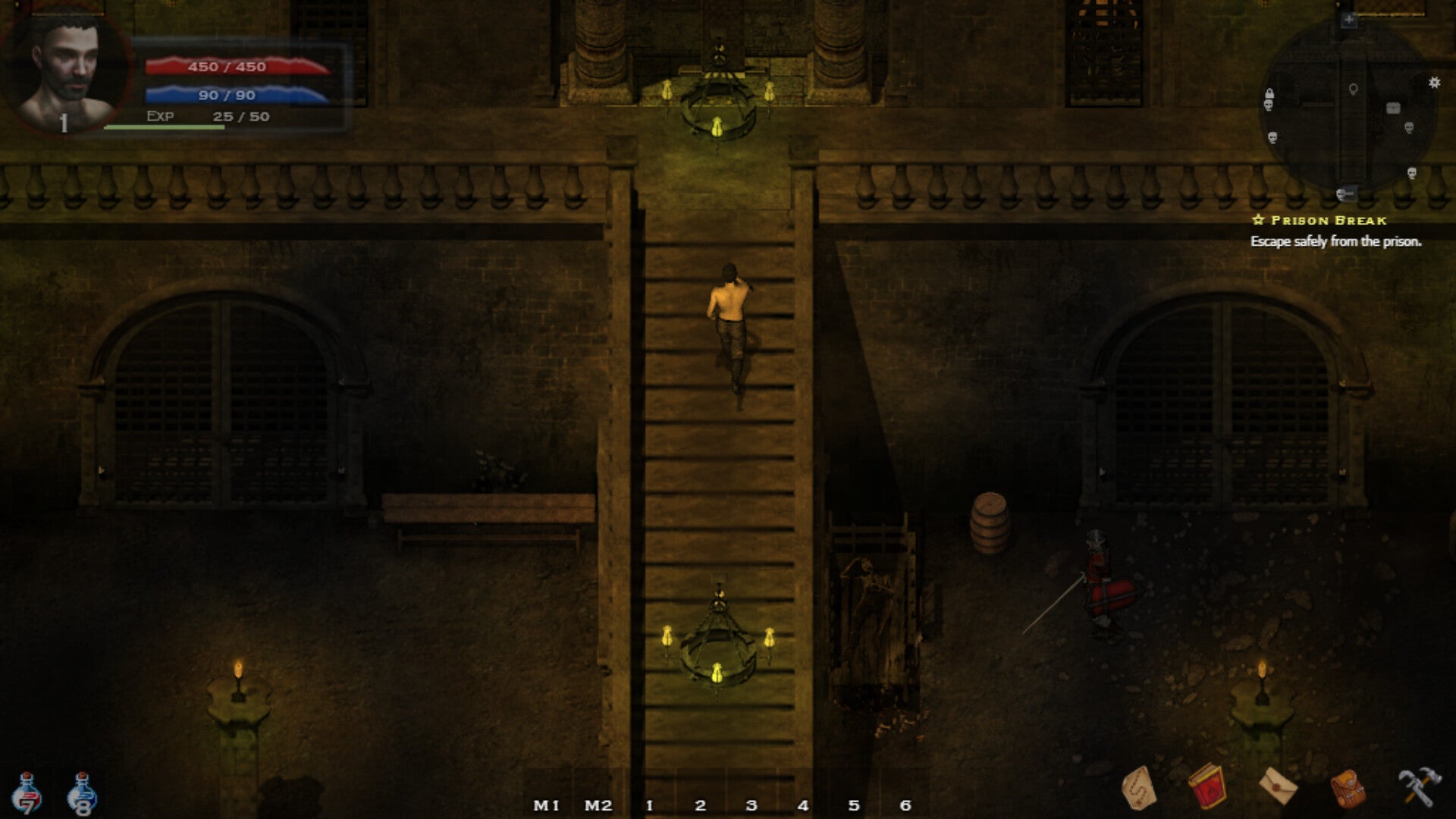This screenshot has height=819, width=1456.
Task: Zoom in with the minimap plus button
Action: (x=1348, y=20)
